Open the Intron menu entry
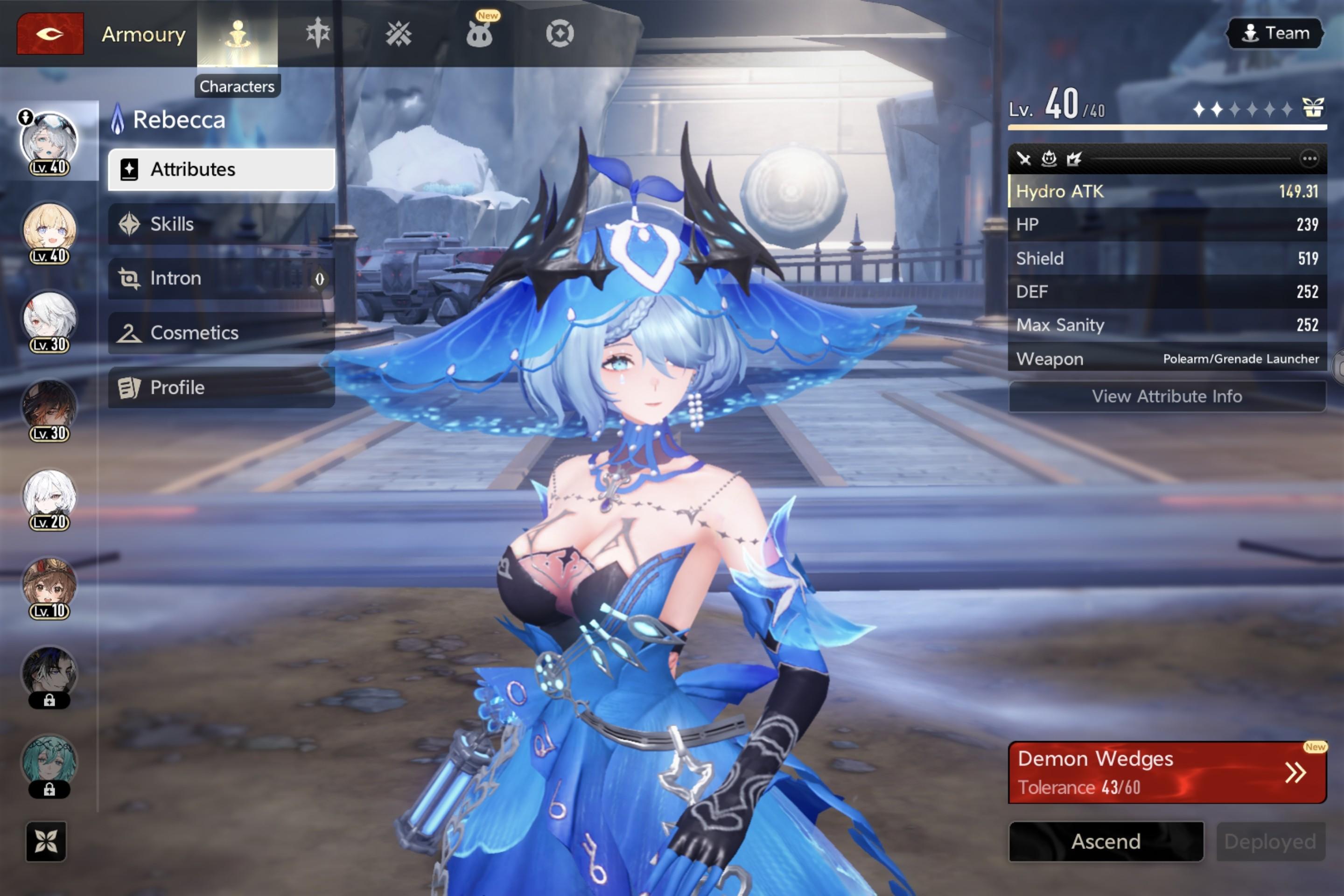The width and height of the screenshot is (1344, 896). tap(221, 278)
